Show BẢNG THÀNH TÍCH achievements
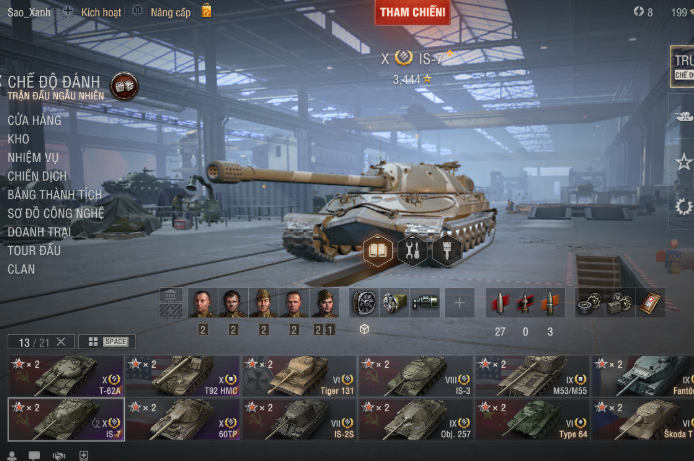694x461 pixels. click(55, 195)
